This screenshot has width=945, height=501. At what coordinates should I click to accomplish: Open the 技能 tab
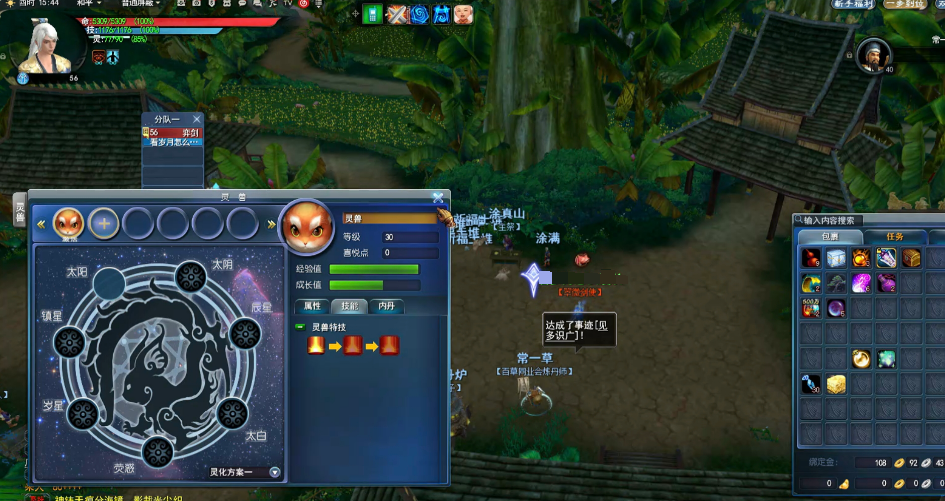pyautogui.click(x=349, y=306)
